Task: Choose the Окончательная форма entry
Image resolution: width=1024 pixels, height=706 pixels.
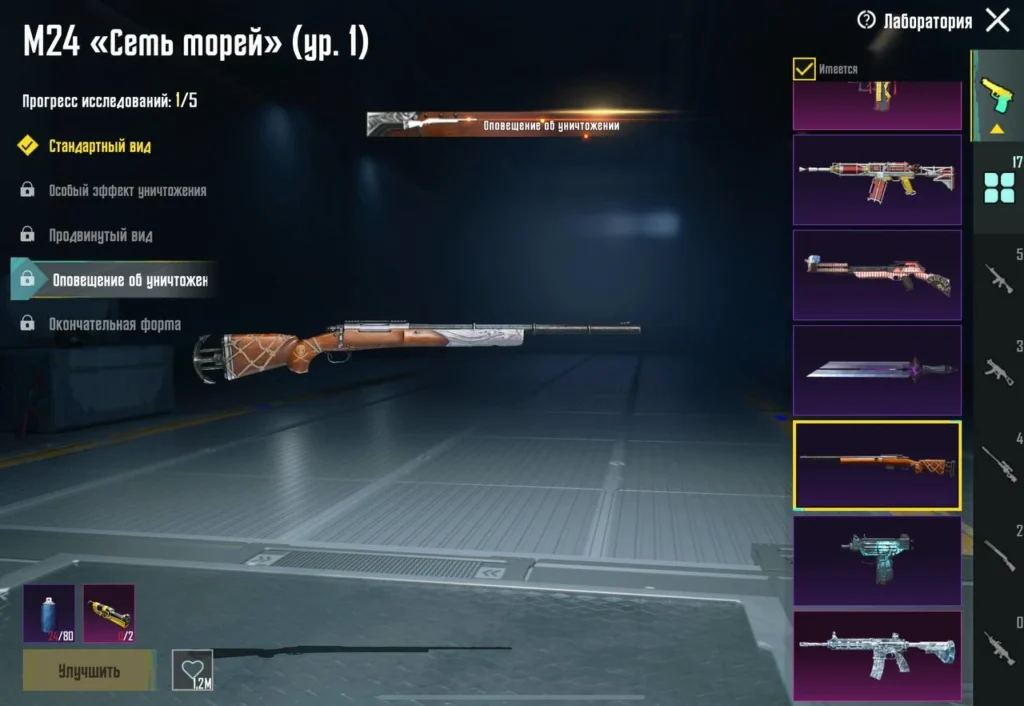Action: [x=114, y=324]
